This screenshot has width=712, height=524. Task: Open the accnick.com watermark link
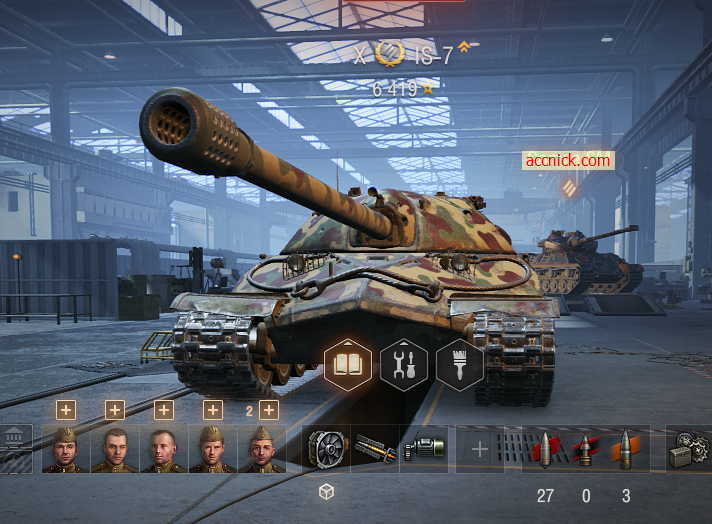[567, 160]
